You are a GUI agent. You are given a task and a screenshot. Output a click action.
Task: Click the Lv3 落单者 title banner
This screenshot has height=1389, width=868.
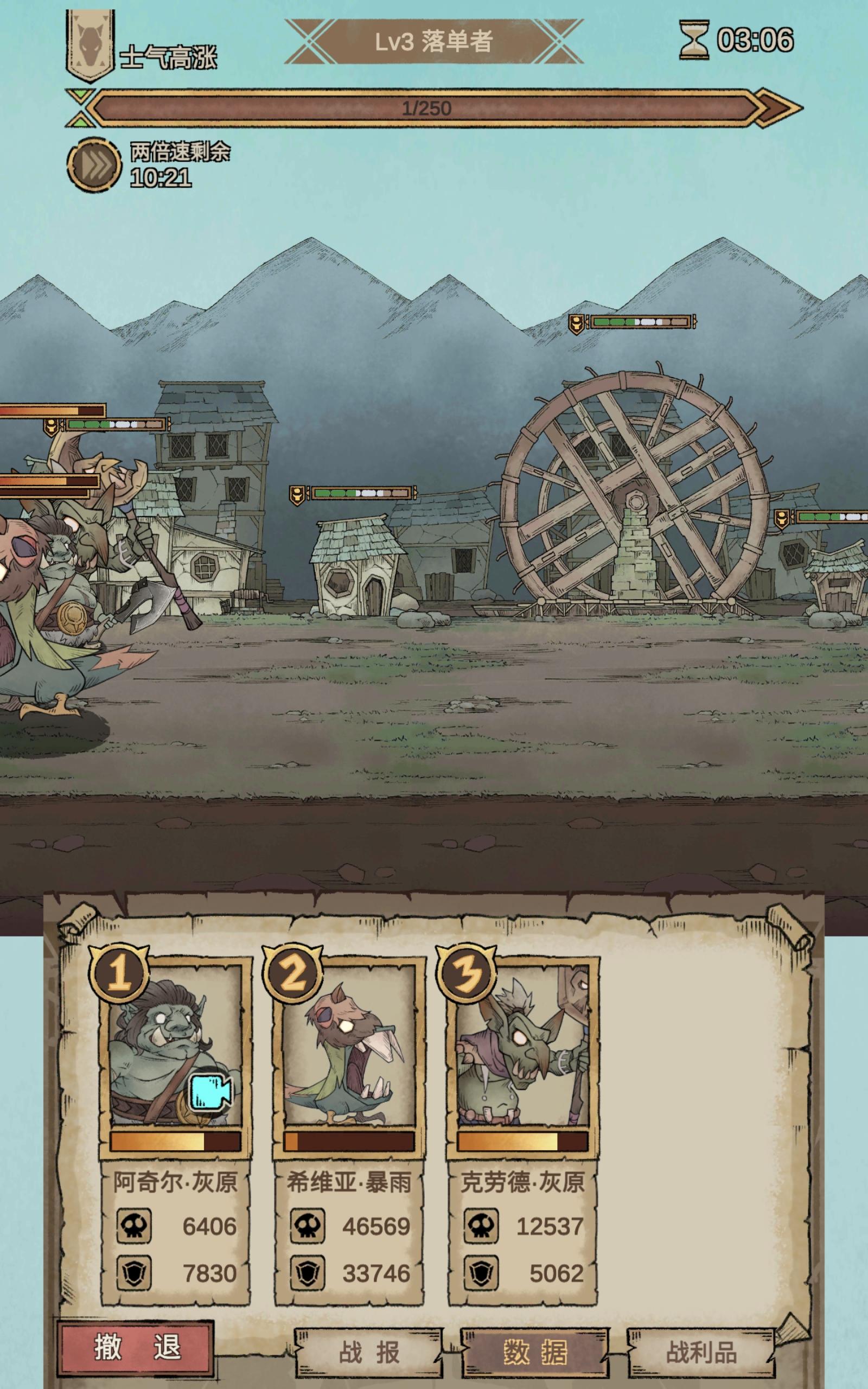coord(434,40)
